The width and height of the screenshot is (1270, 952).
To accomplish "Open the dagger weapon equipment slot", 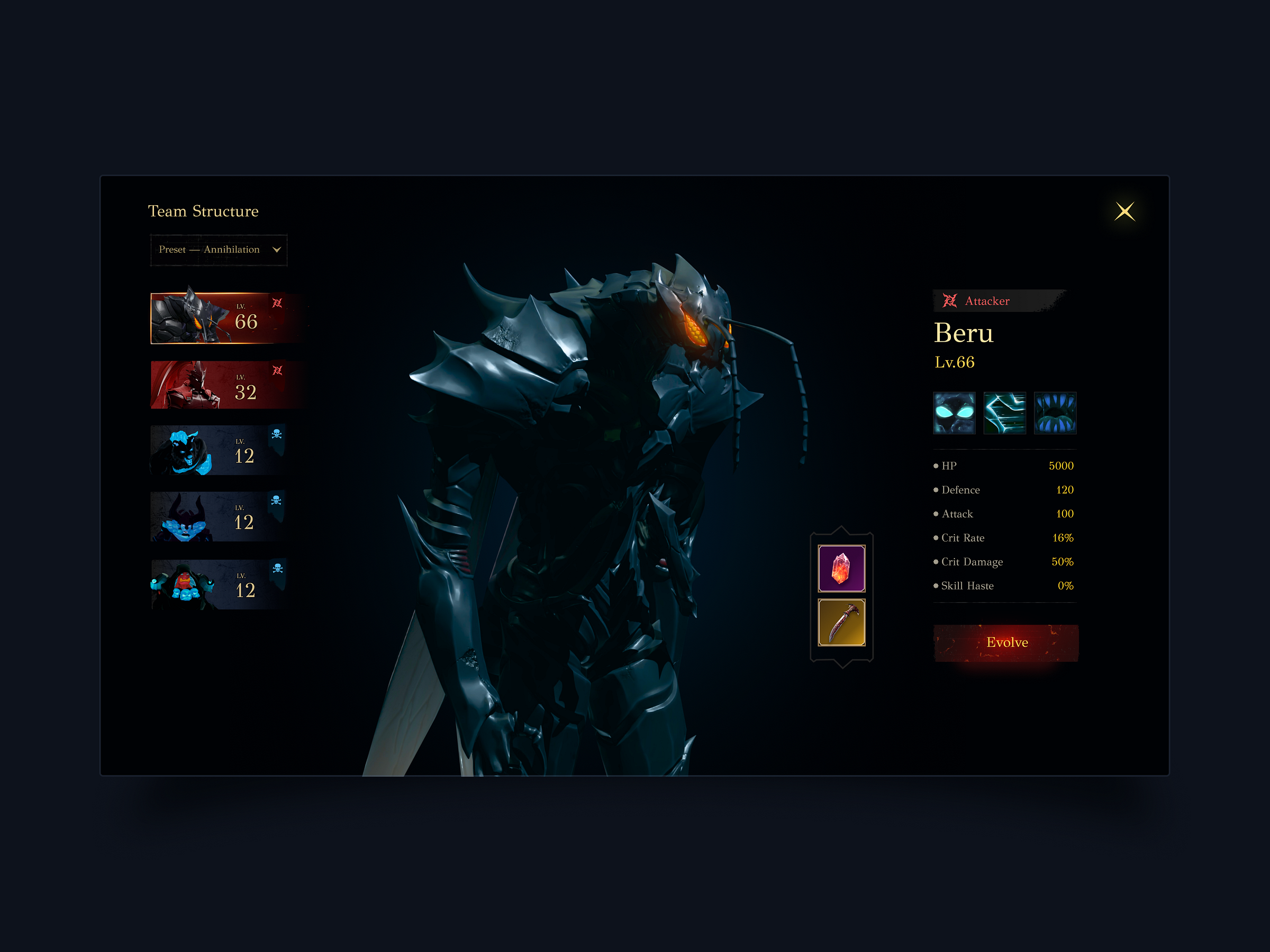I will (x=842, y=621).
